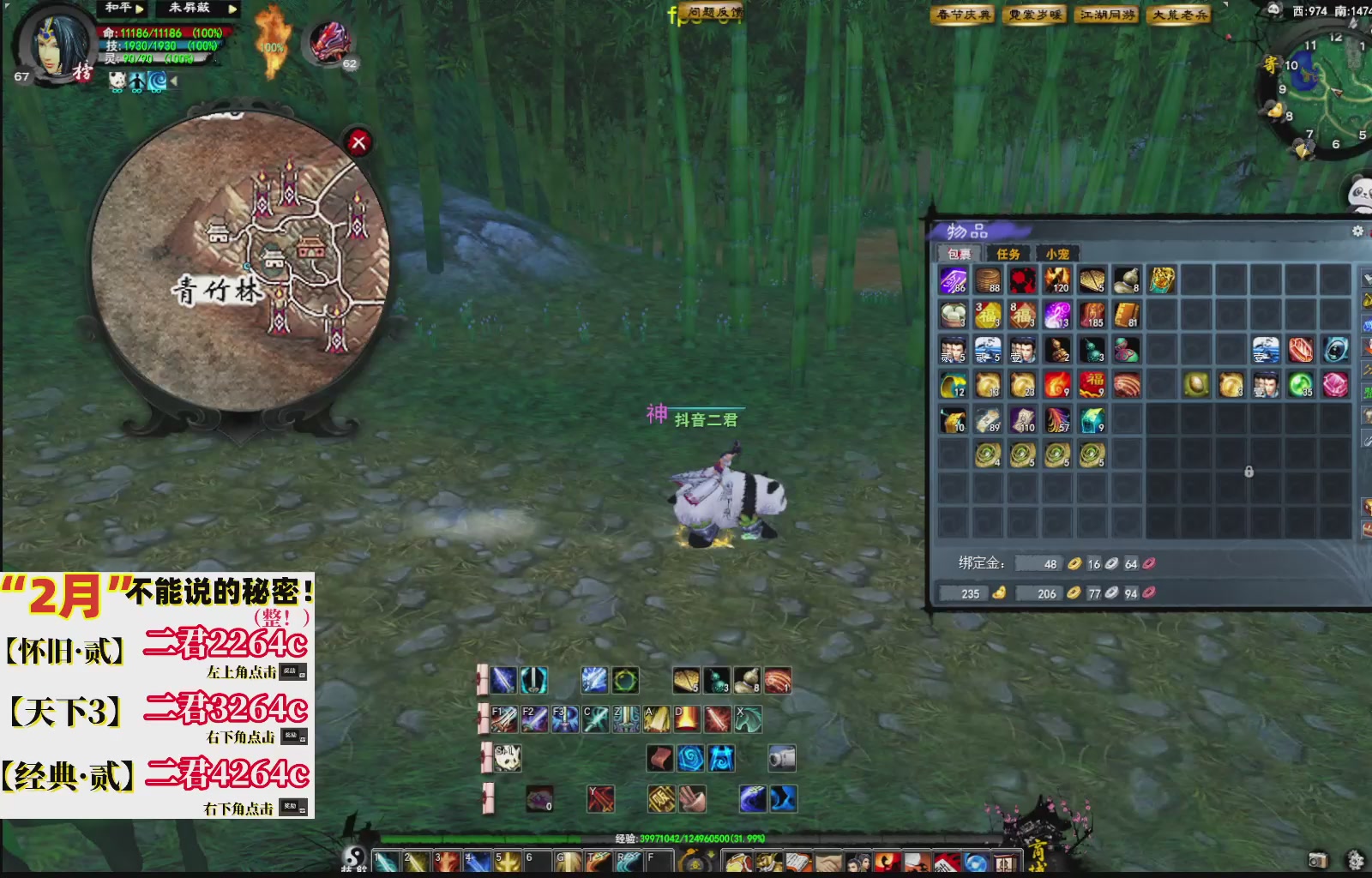Trigger the D fiery pillar skill icon
The image size is (1372, 878).
point(686,719)
